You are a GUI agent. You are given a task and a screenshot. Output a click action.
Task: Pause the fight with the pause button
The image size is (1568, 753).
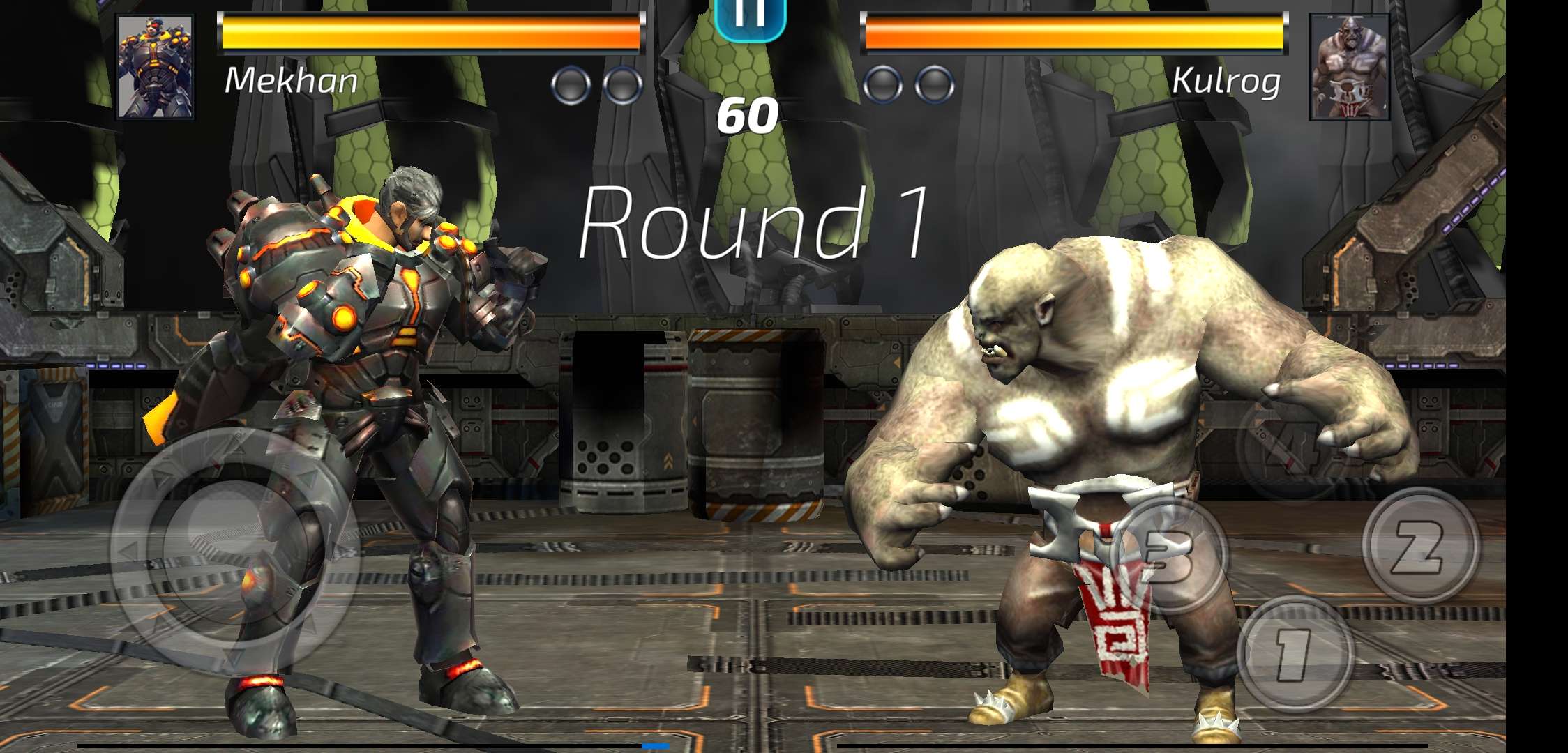[x=751, y=17]
